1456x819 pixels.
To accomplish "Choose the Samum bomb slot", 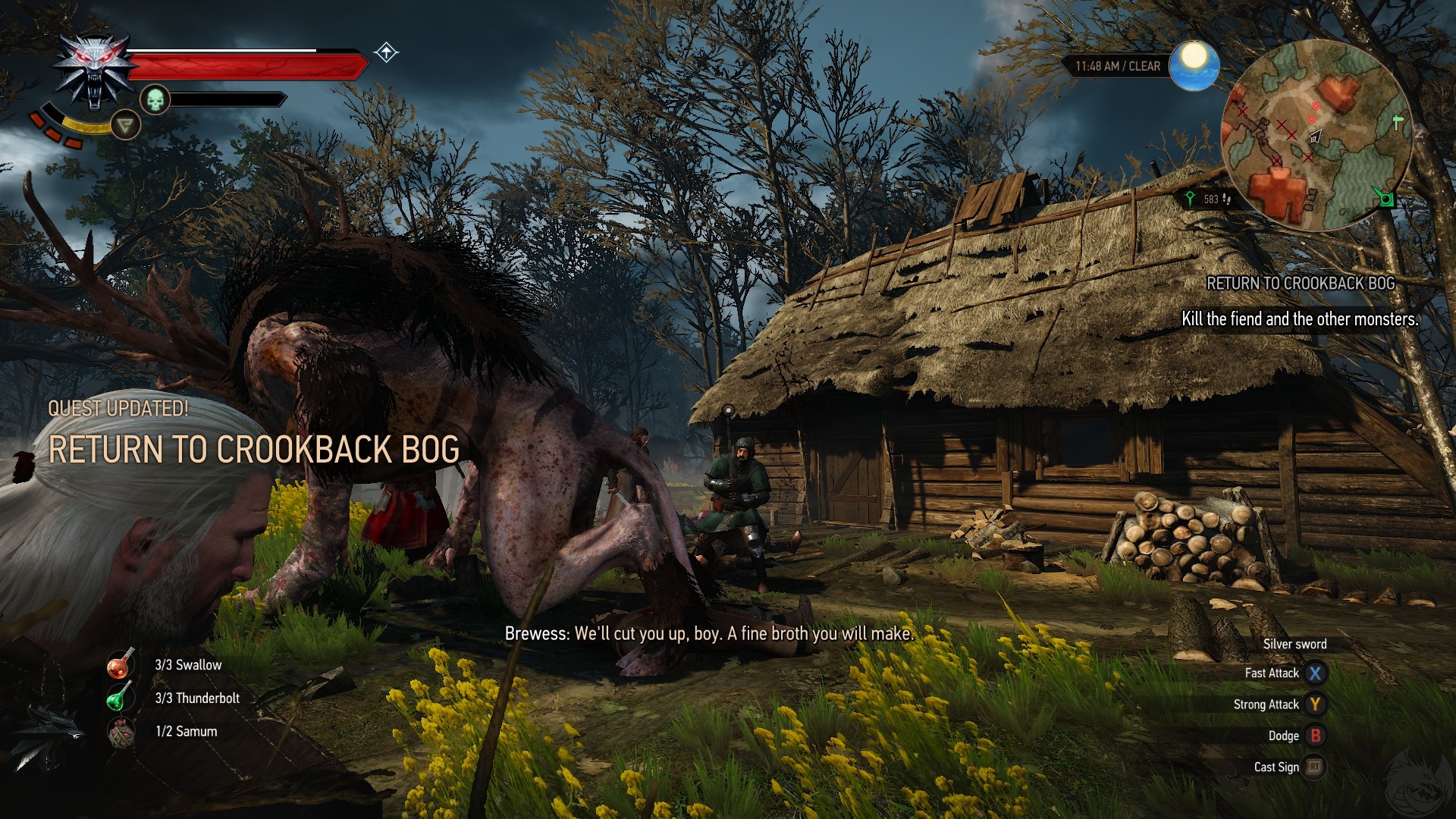I will pos(121,732).
